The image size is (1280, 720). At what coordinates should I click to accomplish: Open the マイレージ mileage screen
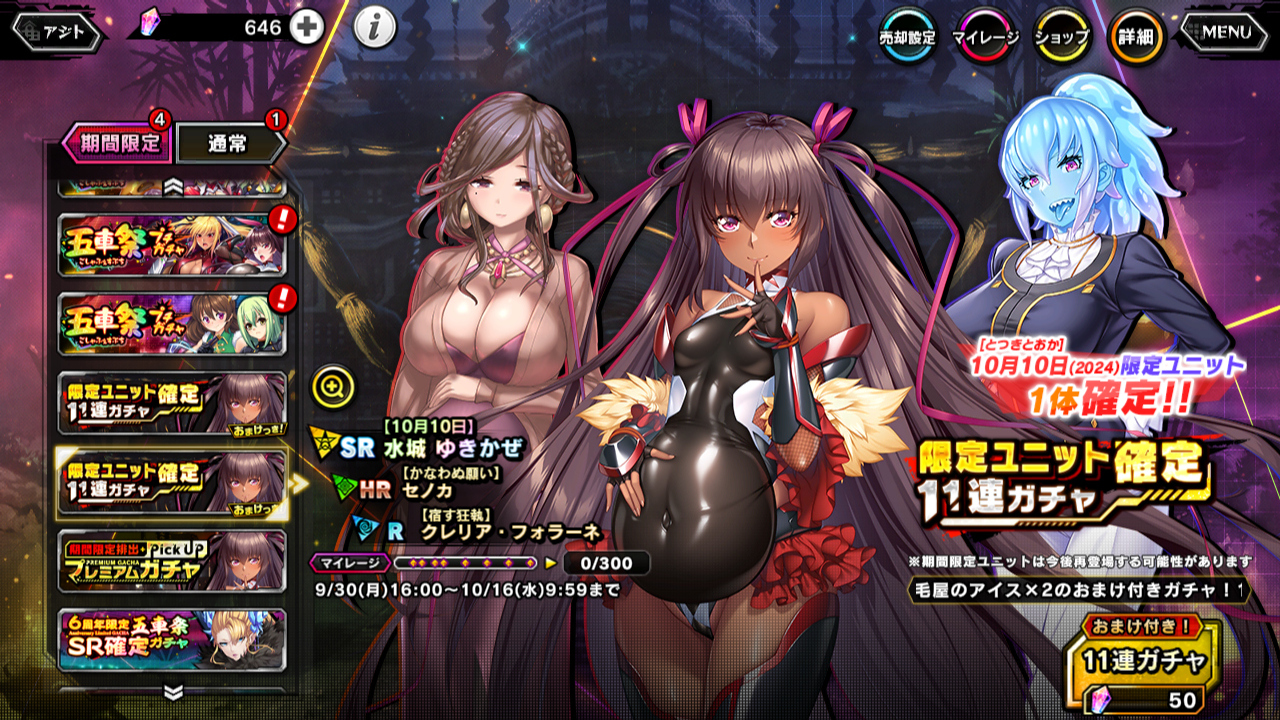(985, 37)
